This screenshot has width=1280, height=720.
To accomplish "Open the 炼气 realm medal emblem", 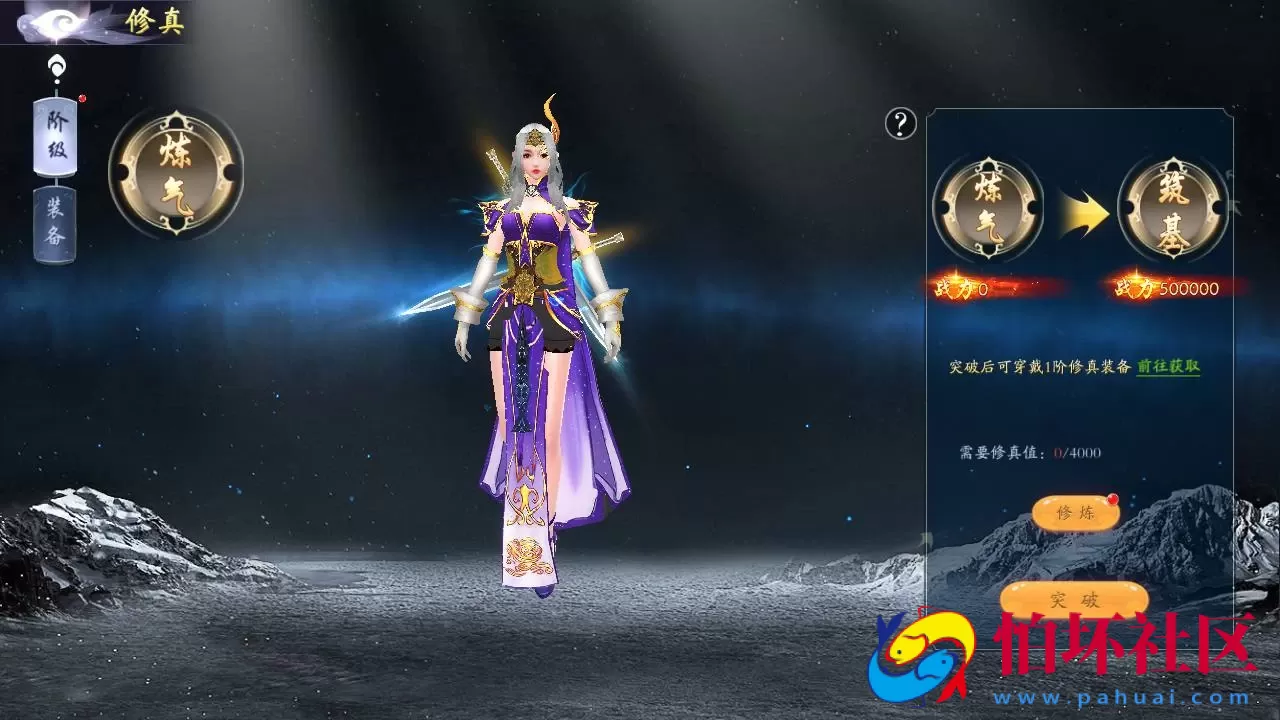I will click(x=176, y=171).
